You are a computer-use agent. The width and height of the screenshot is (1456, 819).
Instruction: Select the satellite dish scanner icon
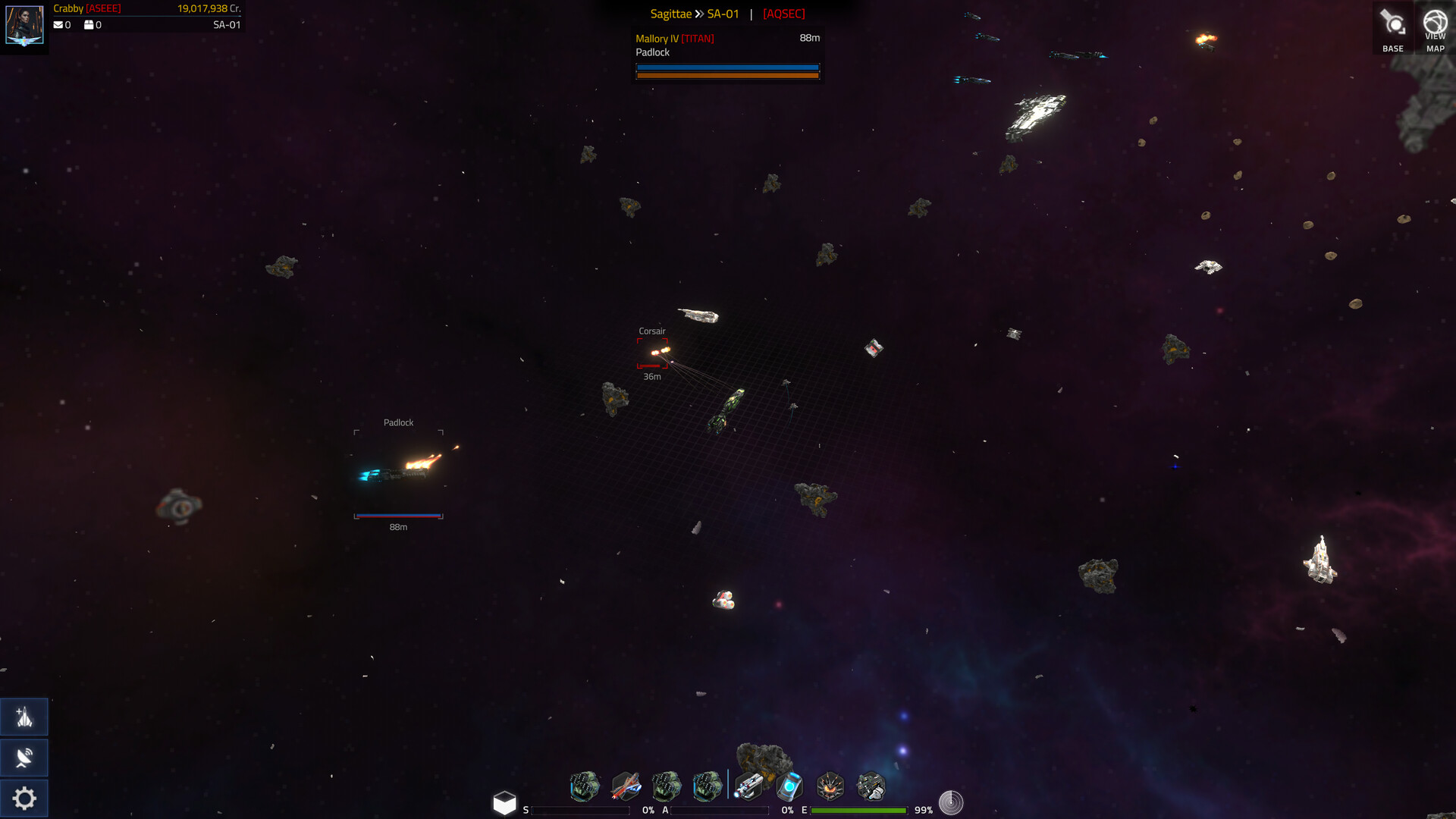click(24, 757)
